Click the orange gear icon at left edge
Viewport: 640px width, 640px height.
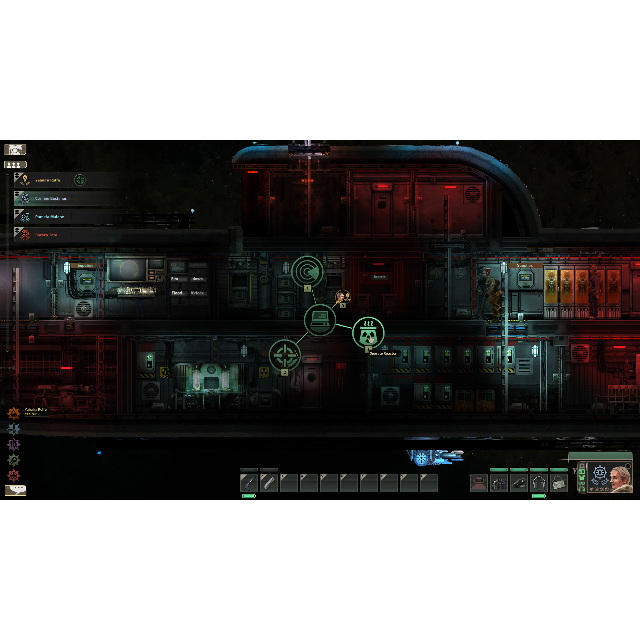pyautogui.click(x=14, y=412)
